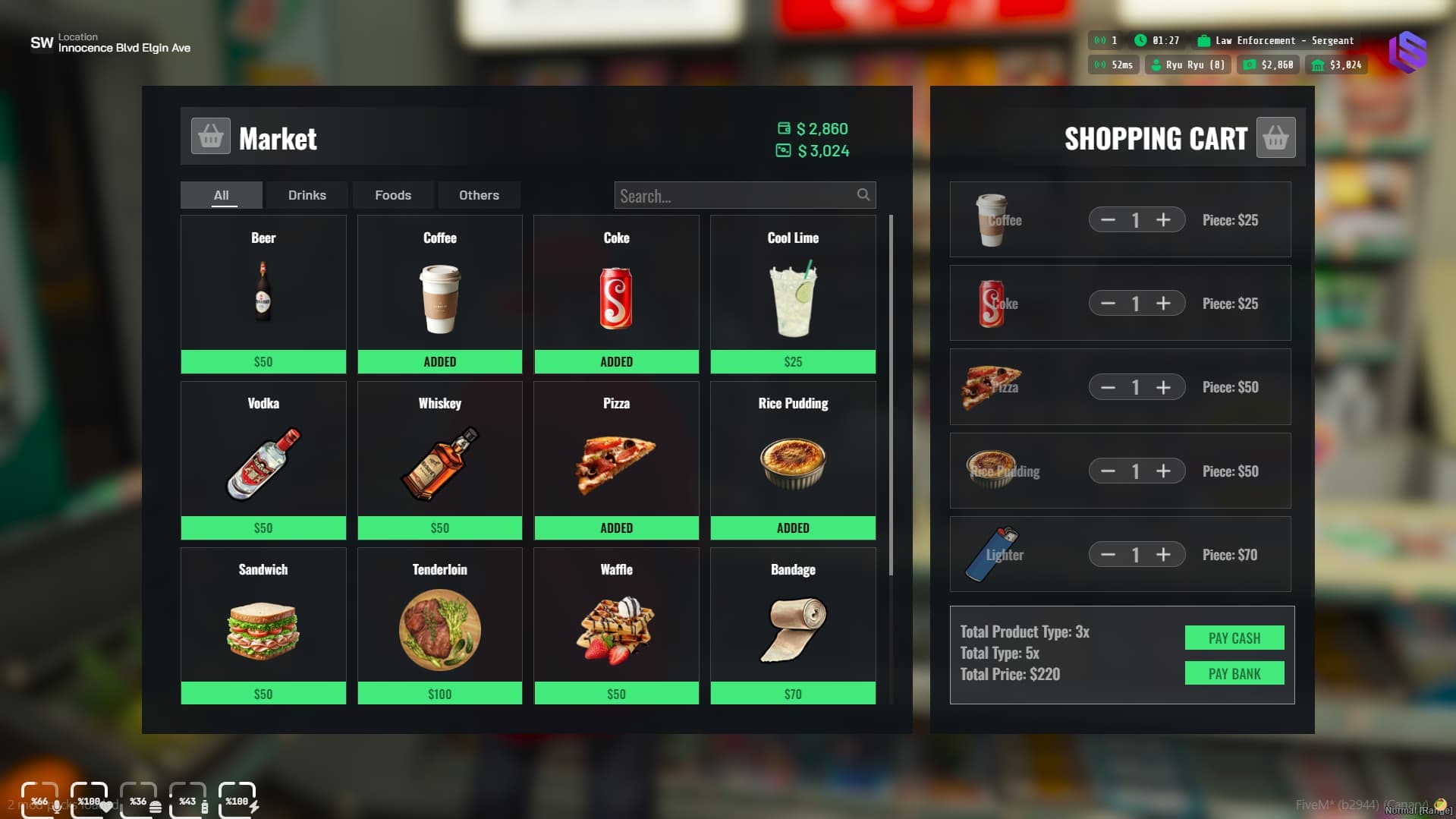Click the market search field

point(736,196)
